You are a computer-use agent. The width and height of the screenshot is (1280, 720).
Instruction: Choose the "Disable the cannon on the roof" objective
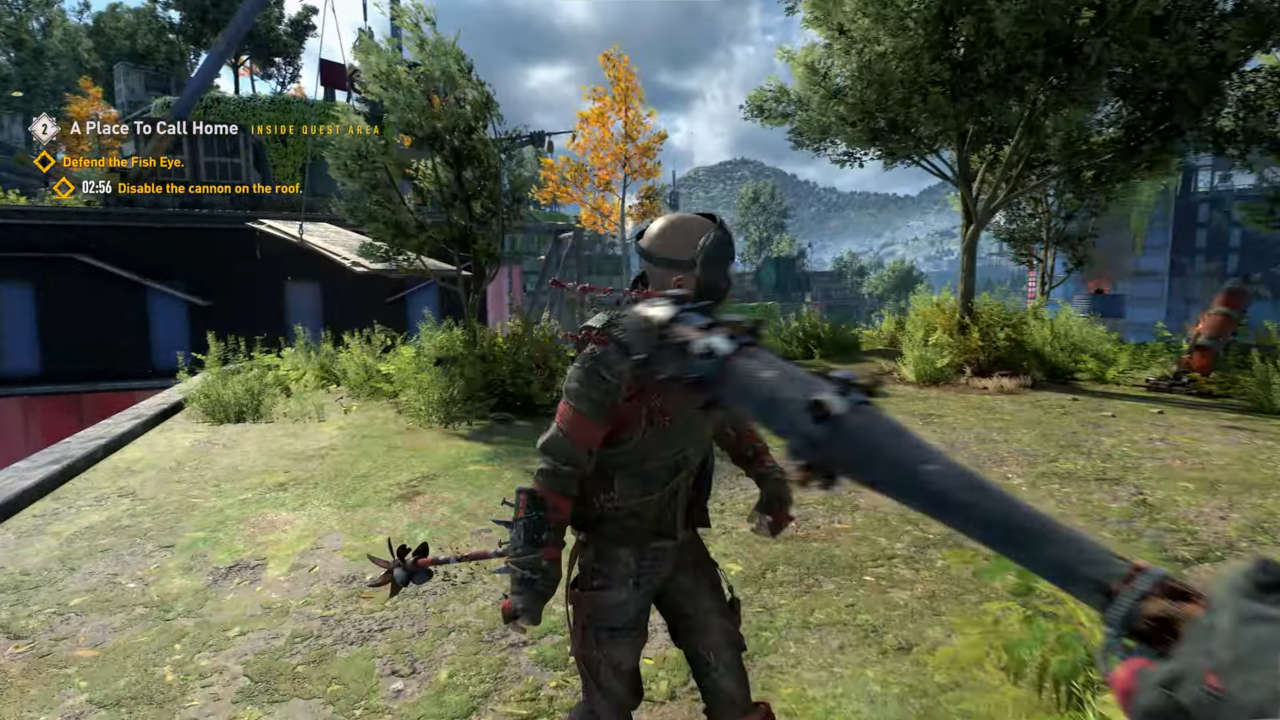pos(209,188)
